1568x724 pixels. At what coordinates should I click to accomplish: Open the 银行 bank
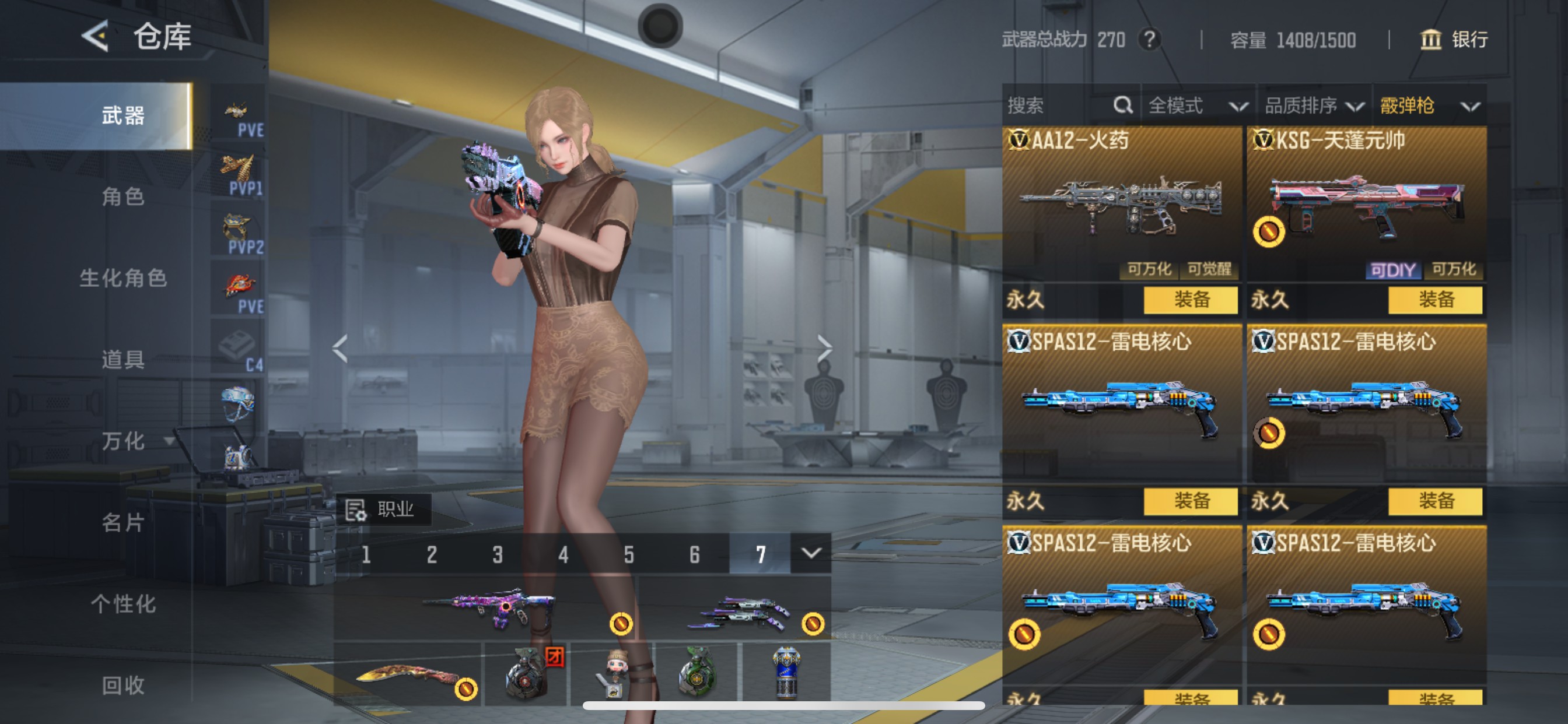tap(1455, 40)
